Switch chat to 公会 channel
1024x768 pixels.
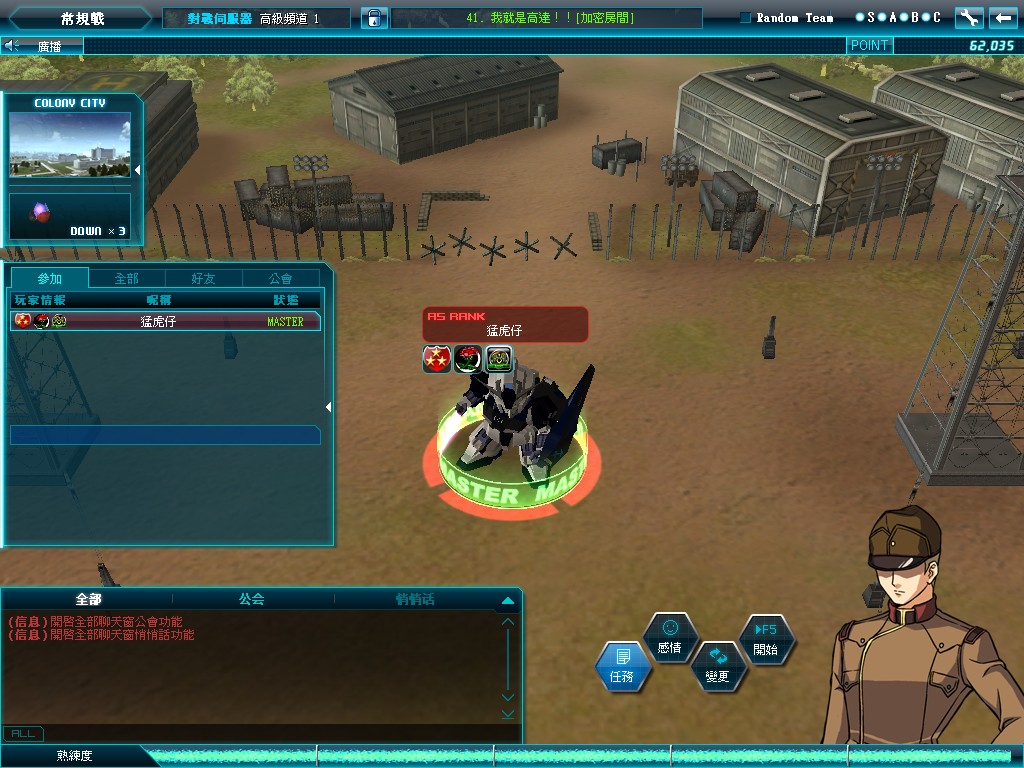(x=251, y=599)
